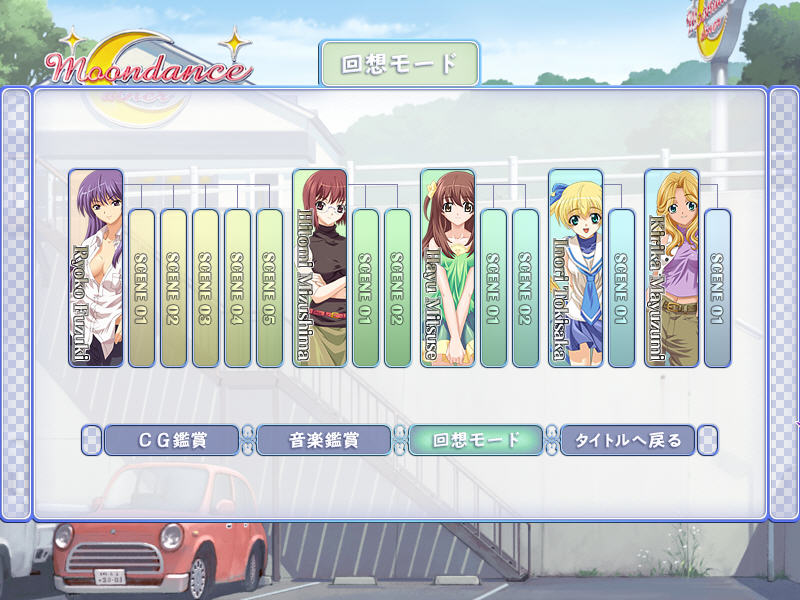Choose Kirika Mayuzumi's SCENE 01
This screenshot has height=600, width=800.
717,288
